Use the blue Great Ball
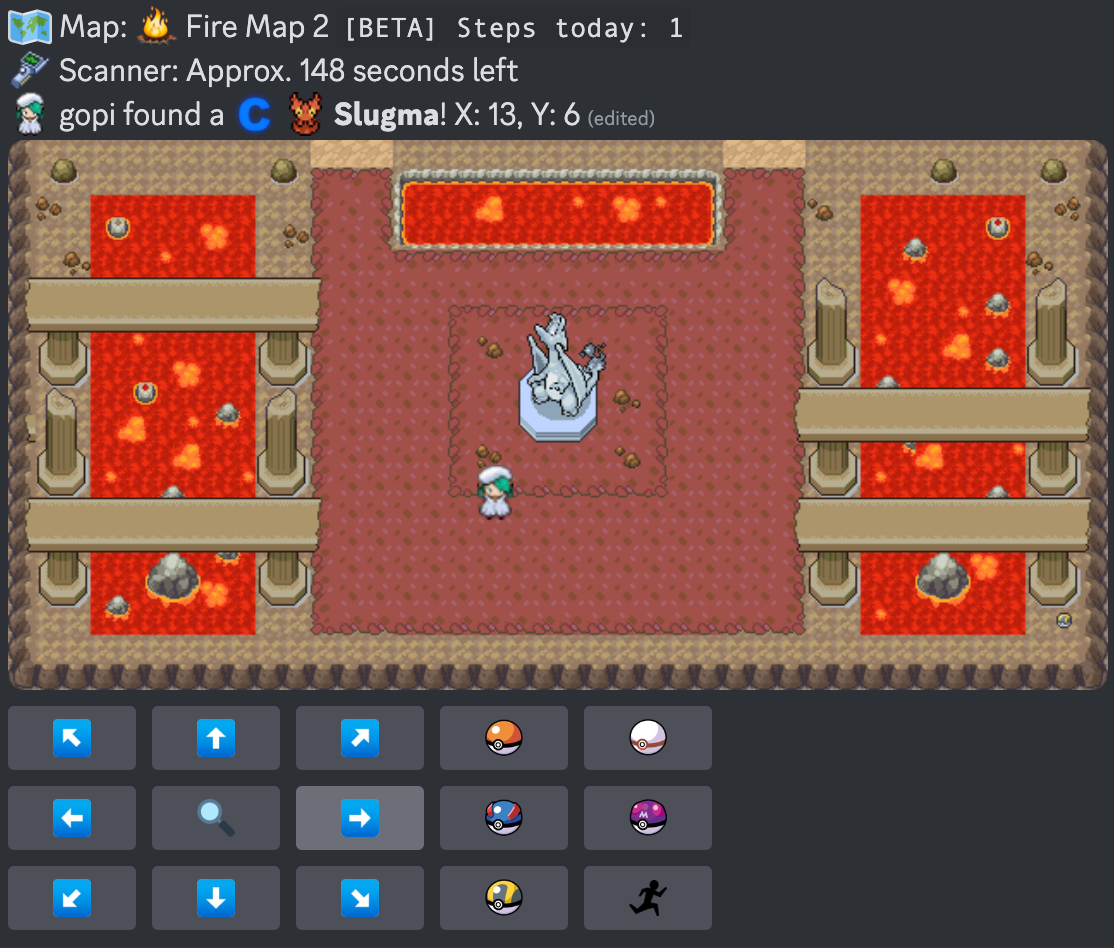Screen dimensions: 1114x948 (504, 818)
